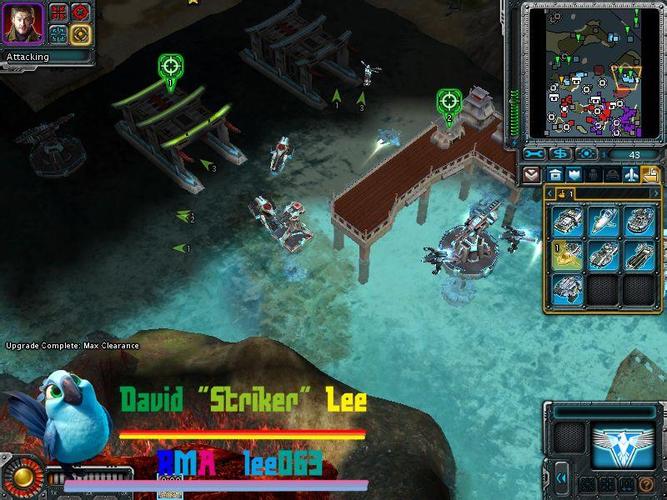Screen dimensions: 667x500
Task: Switch to the aircraft production tab
Action: (630, 174)
